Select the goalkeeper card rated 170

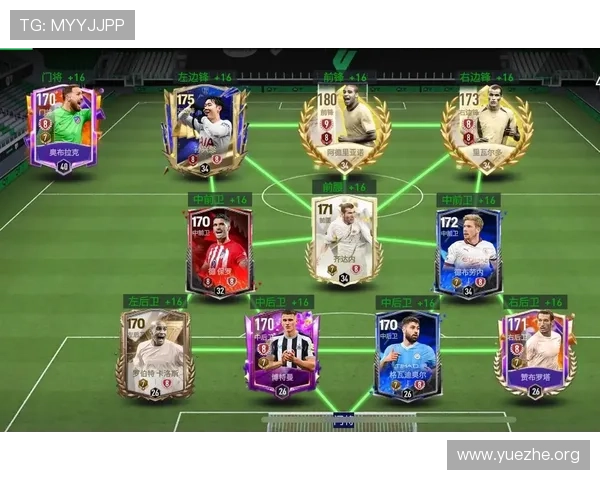pyautogui.click(x=62, y=130)
